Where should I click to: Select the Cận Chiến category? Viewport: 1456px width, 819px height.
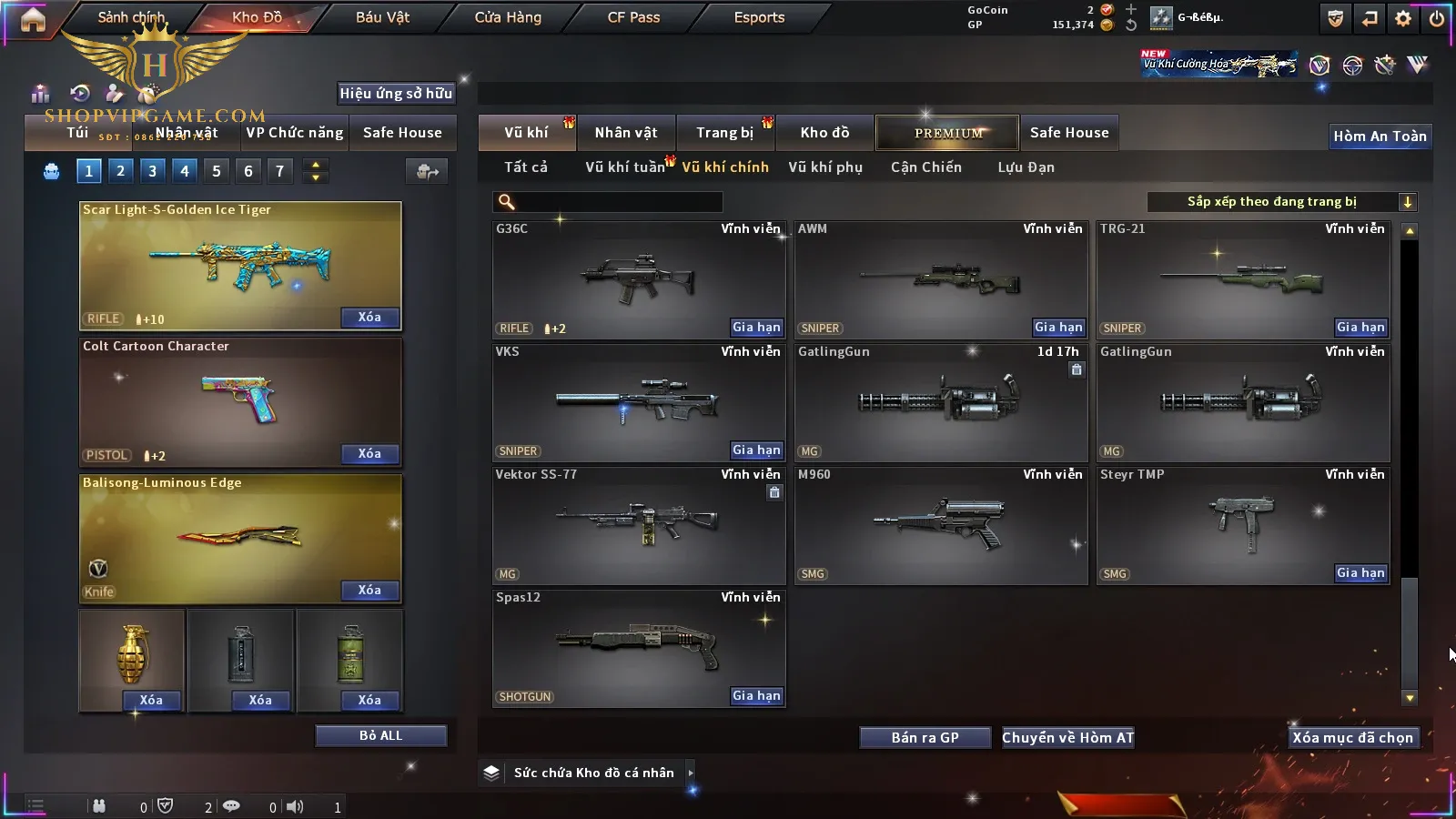[x=925, y=167]
